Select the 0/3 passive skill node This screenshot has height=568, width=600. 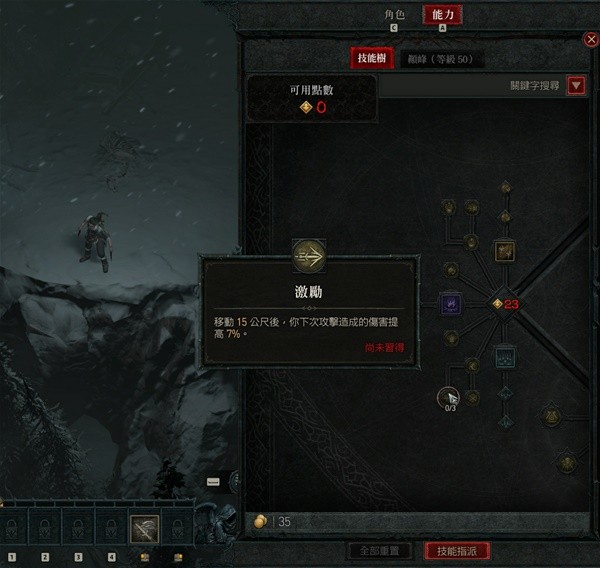[450, 396]
